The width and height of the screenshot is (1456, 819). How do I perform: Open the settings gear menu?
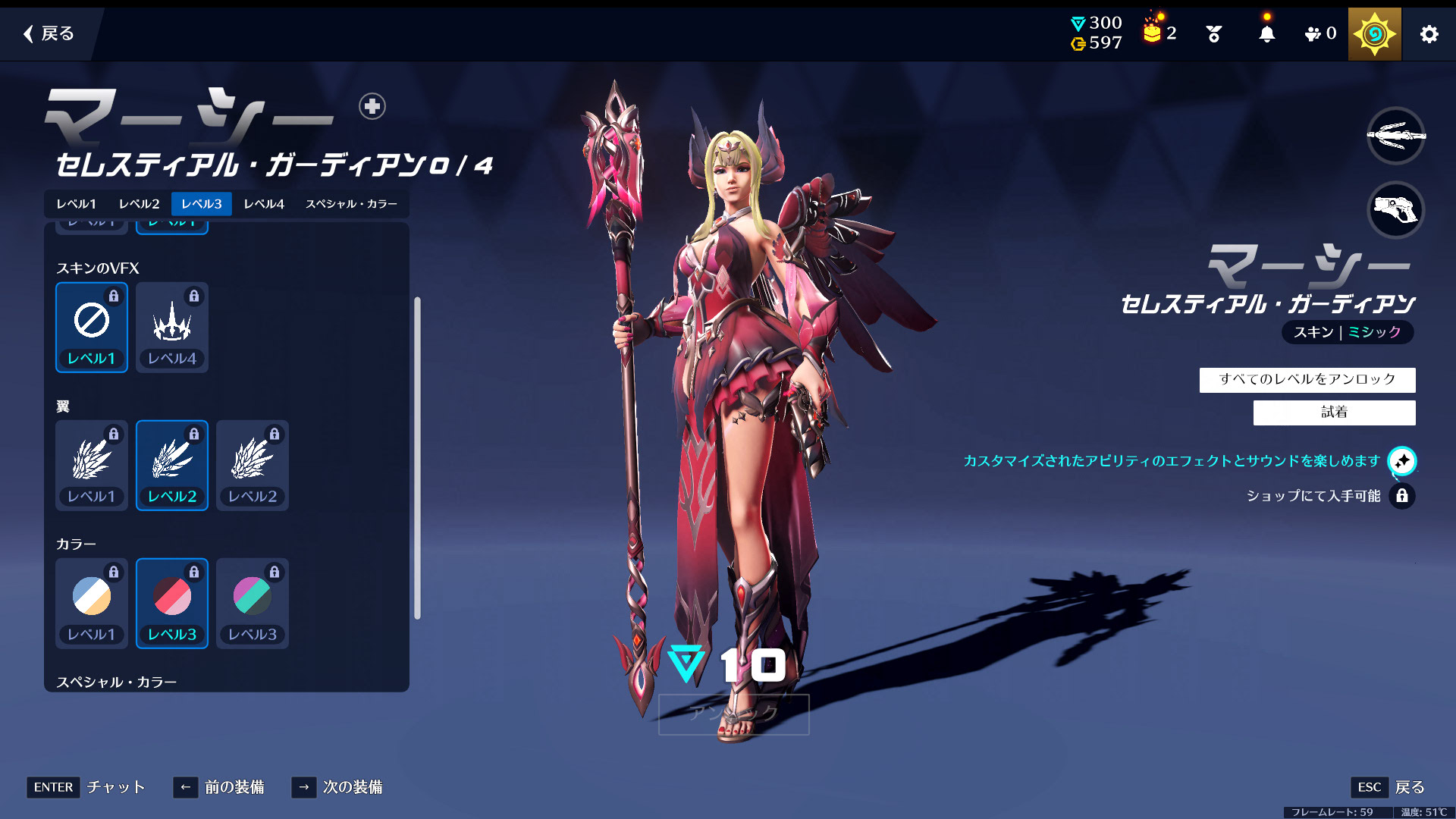[x=1429, y=34]
